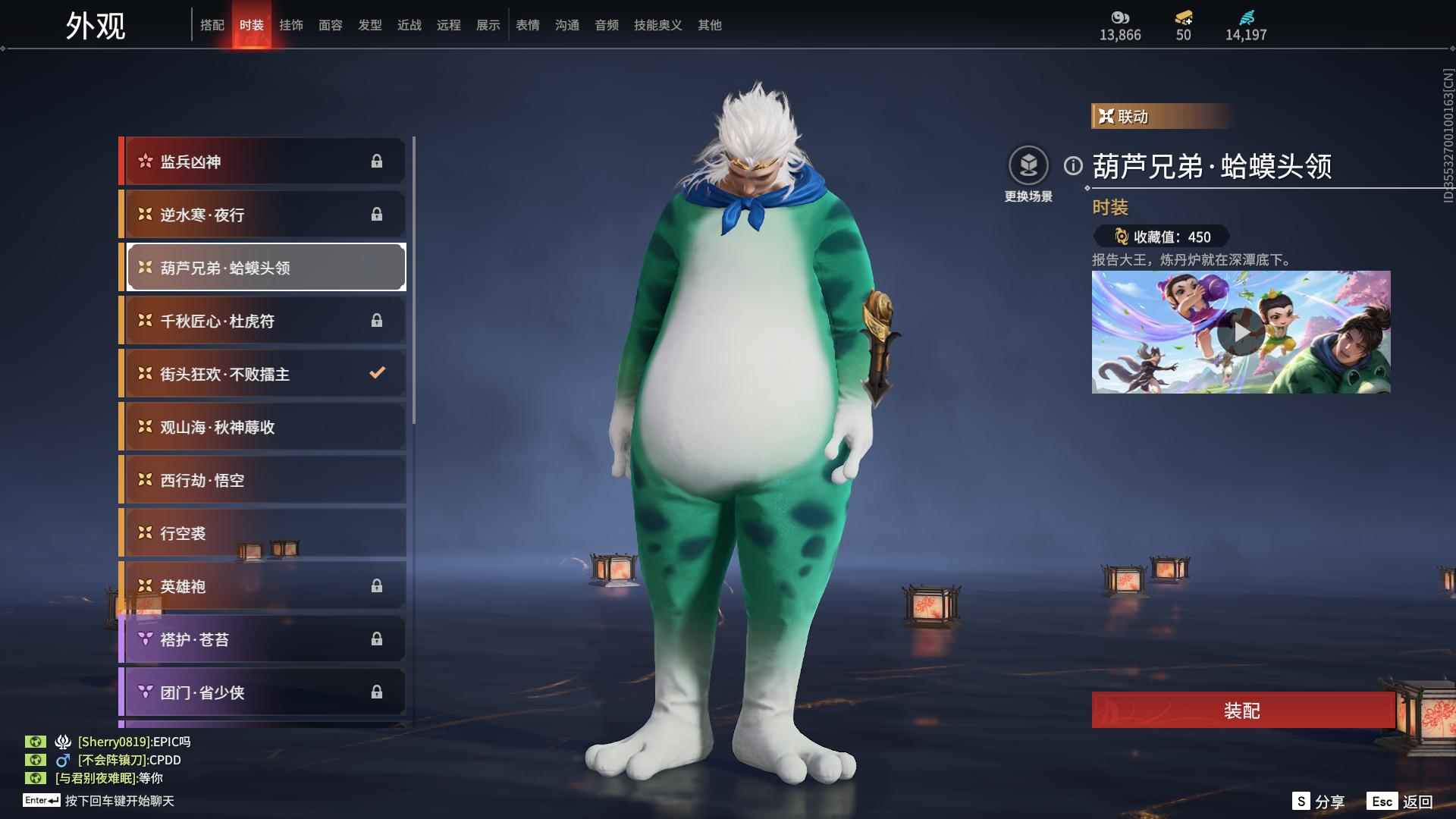The image size is (1456, 819).
Task: Open the 近战 melee tab
Action: pyautogui.click(x=409, y=25)
